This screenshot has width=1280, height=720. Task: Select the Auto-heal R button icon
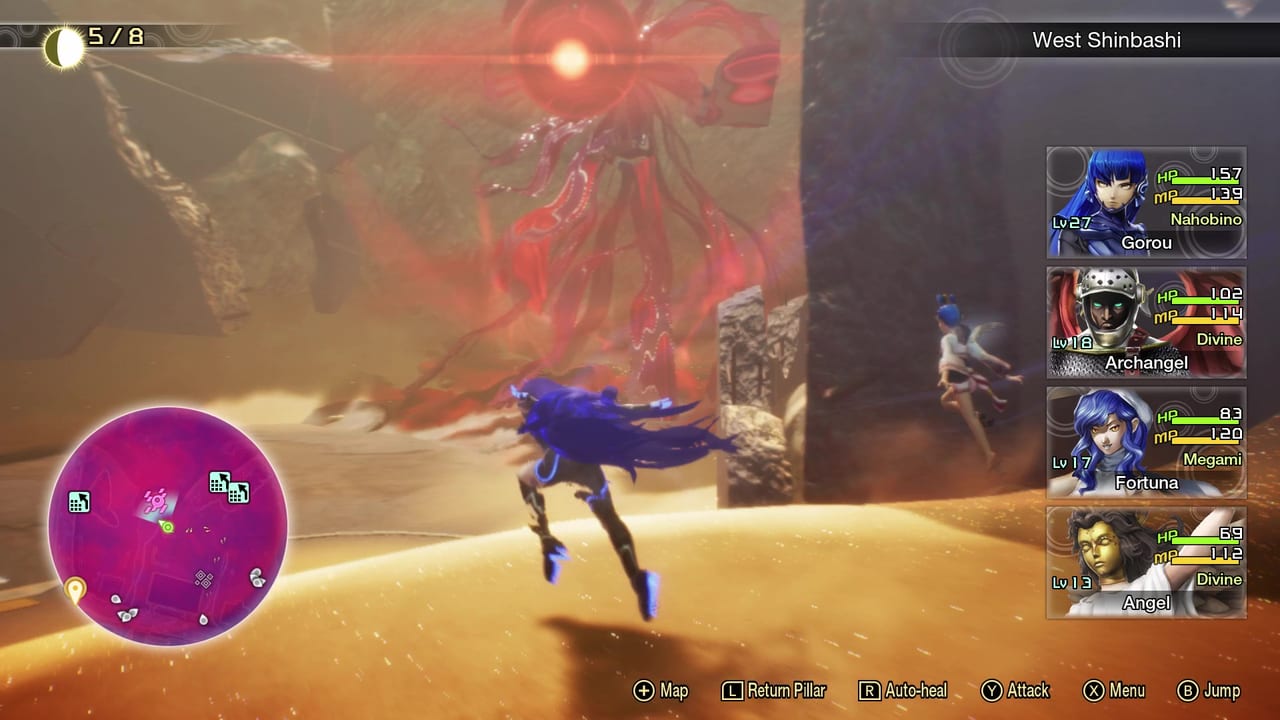(x=868, y=690)
